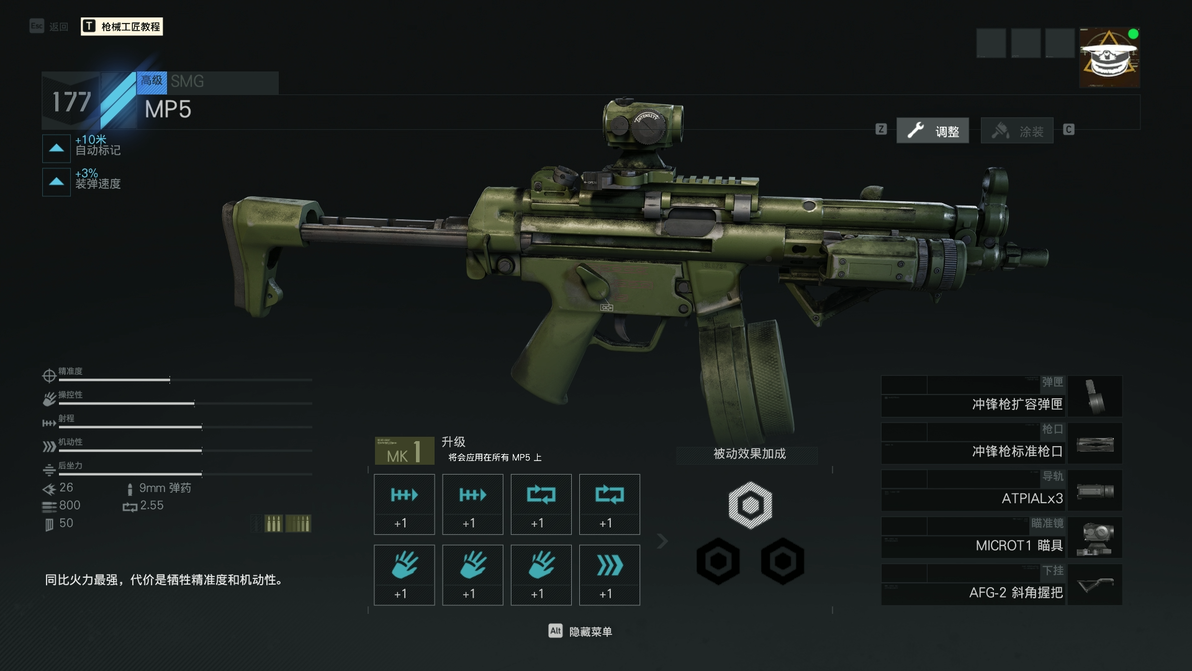Choose the 瞄准镜 MICROT1 瞄具 slot
The image size is (1192, 671).
click(1001, 538)
